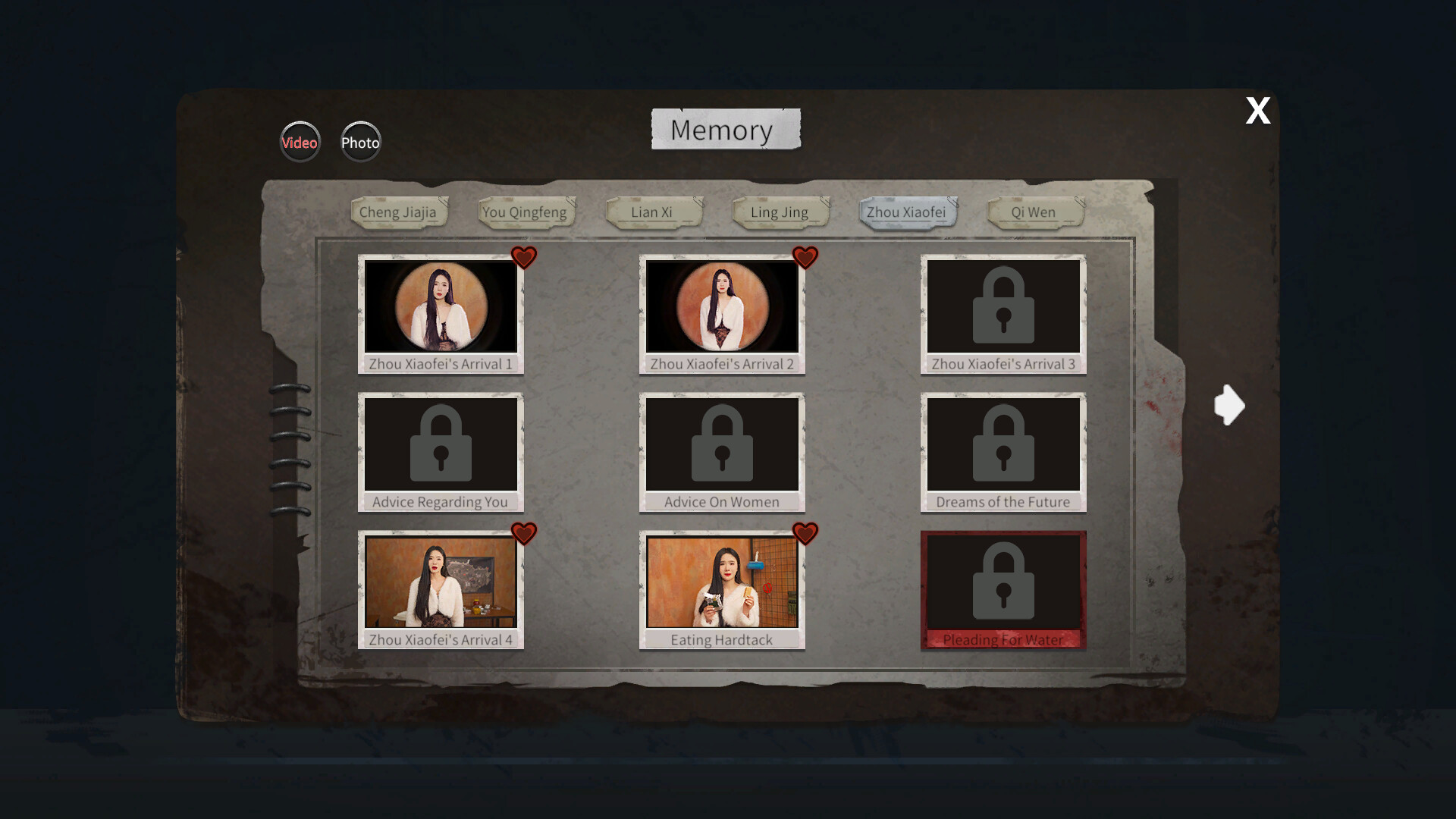Open the Qi Wen character section

(1034, 212)
